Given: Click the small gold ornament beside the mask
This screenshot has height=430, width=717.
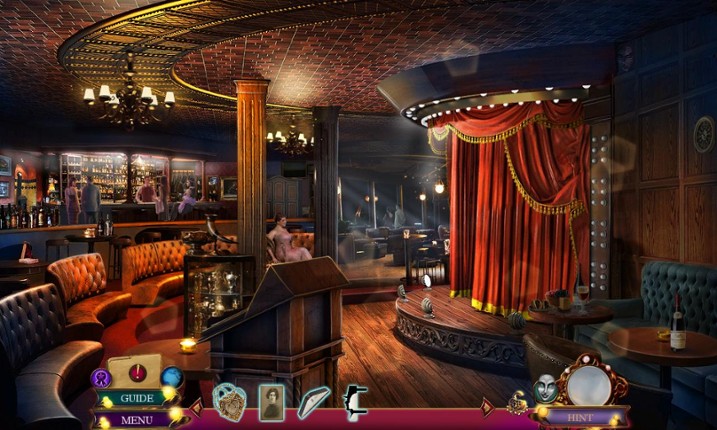Looking at the screenshot, I should tap(517, 402).
